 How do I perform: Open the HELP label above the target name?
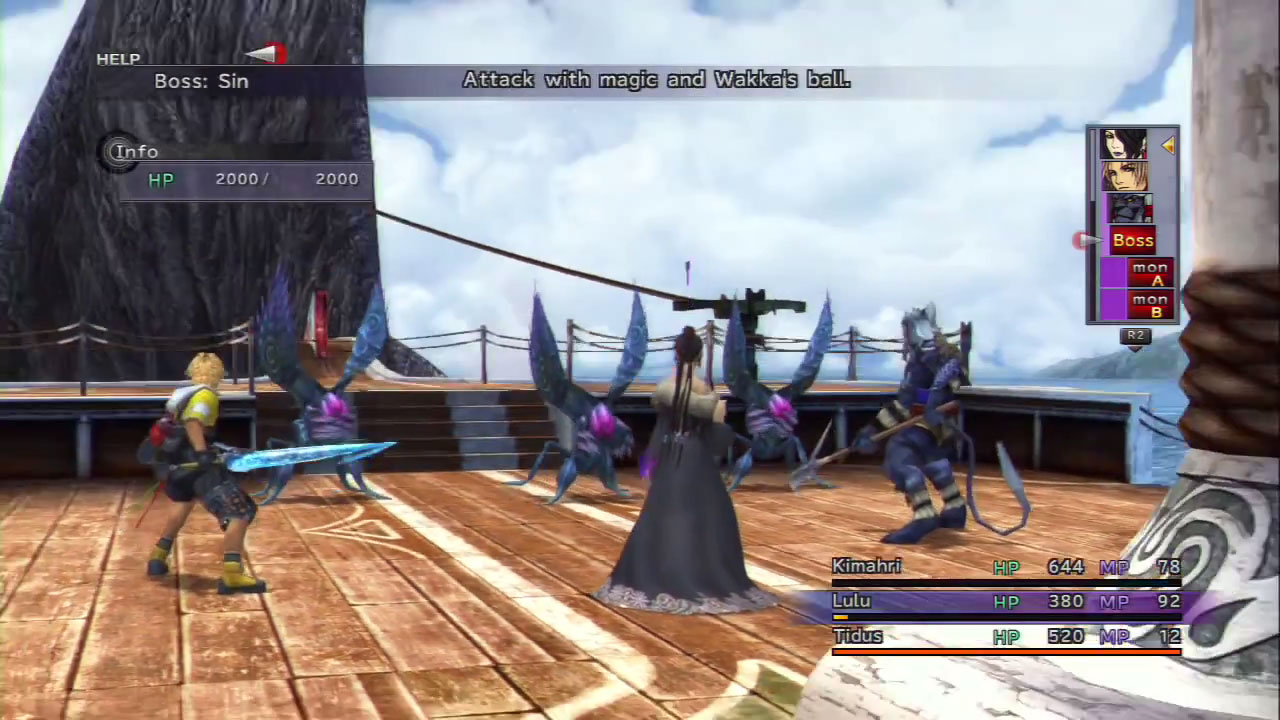pos(118,60)
